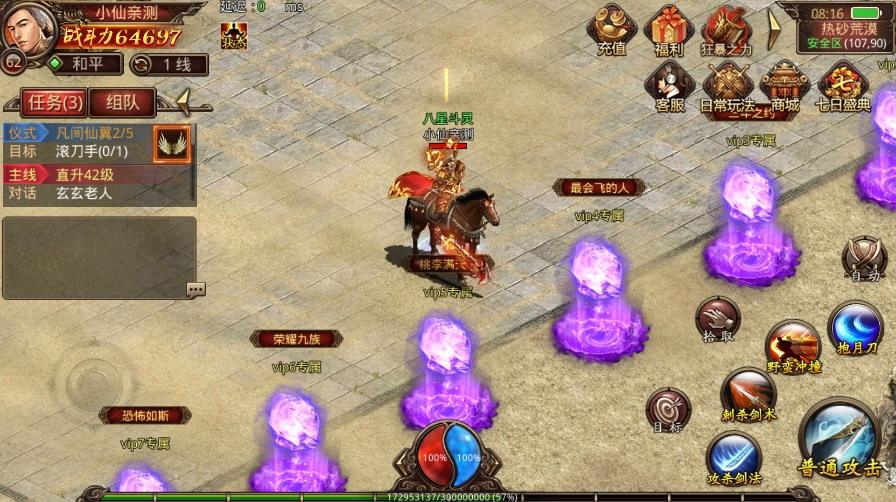
Task: Open the 狂暴之力 berserk power icon
Action: point(727,29)
